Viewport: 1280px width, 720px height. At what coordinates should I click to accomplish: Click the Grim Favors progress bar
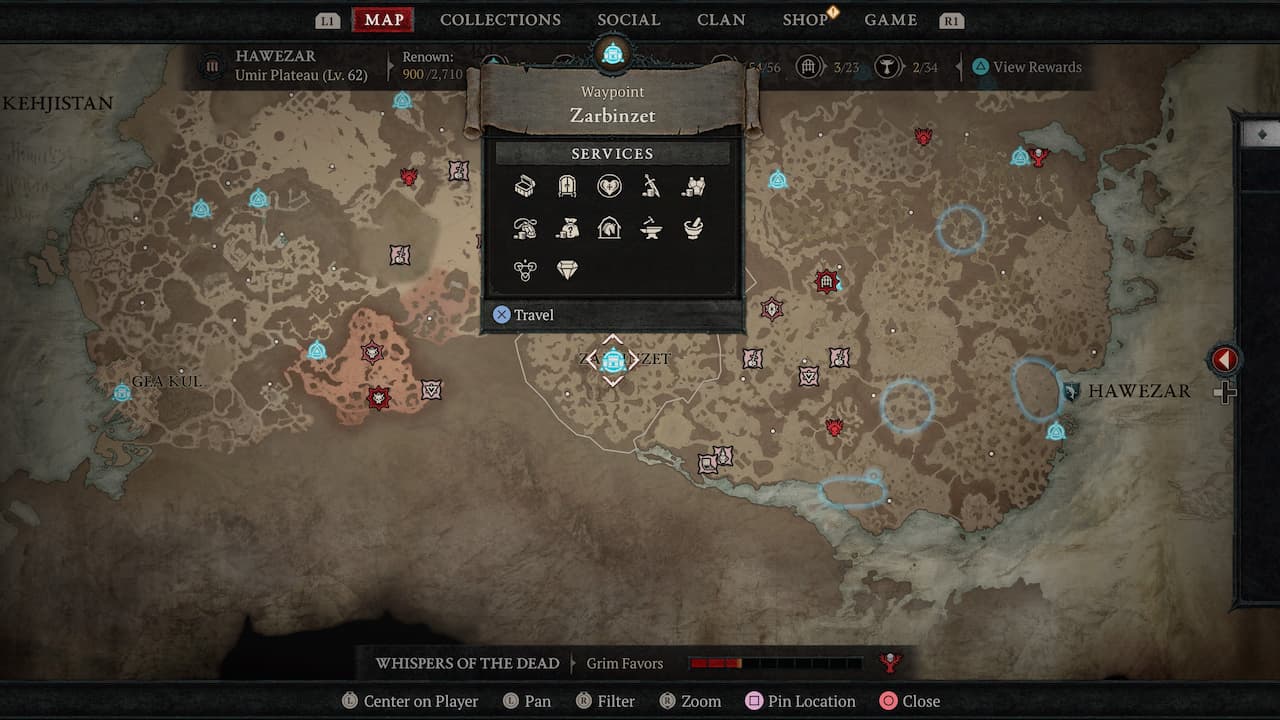point(775,662)
